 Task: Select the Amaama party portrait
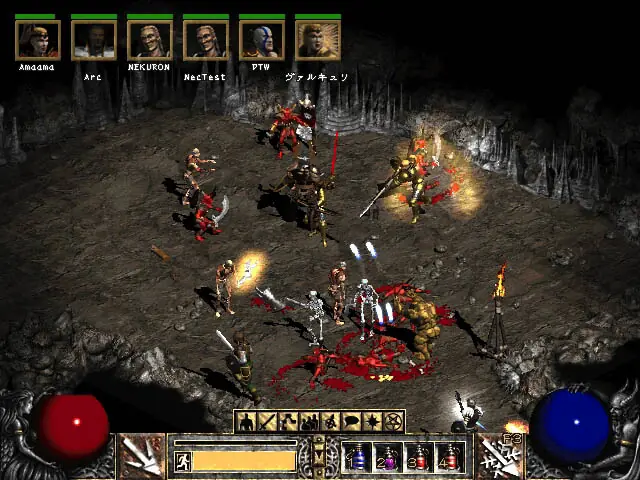pos(37,40)
